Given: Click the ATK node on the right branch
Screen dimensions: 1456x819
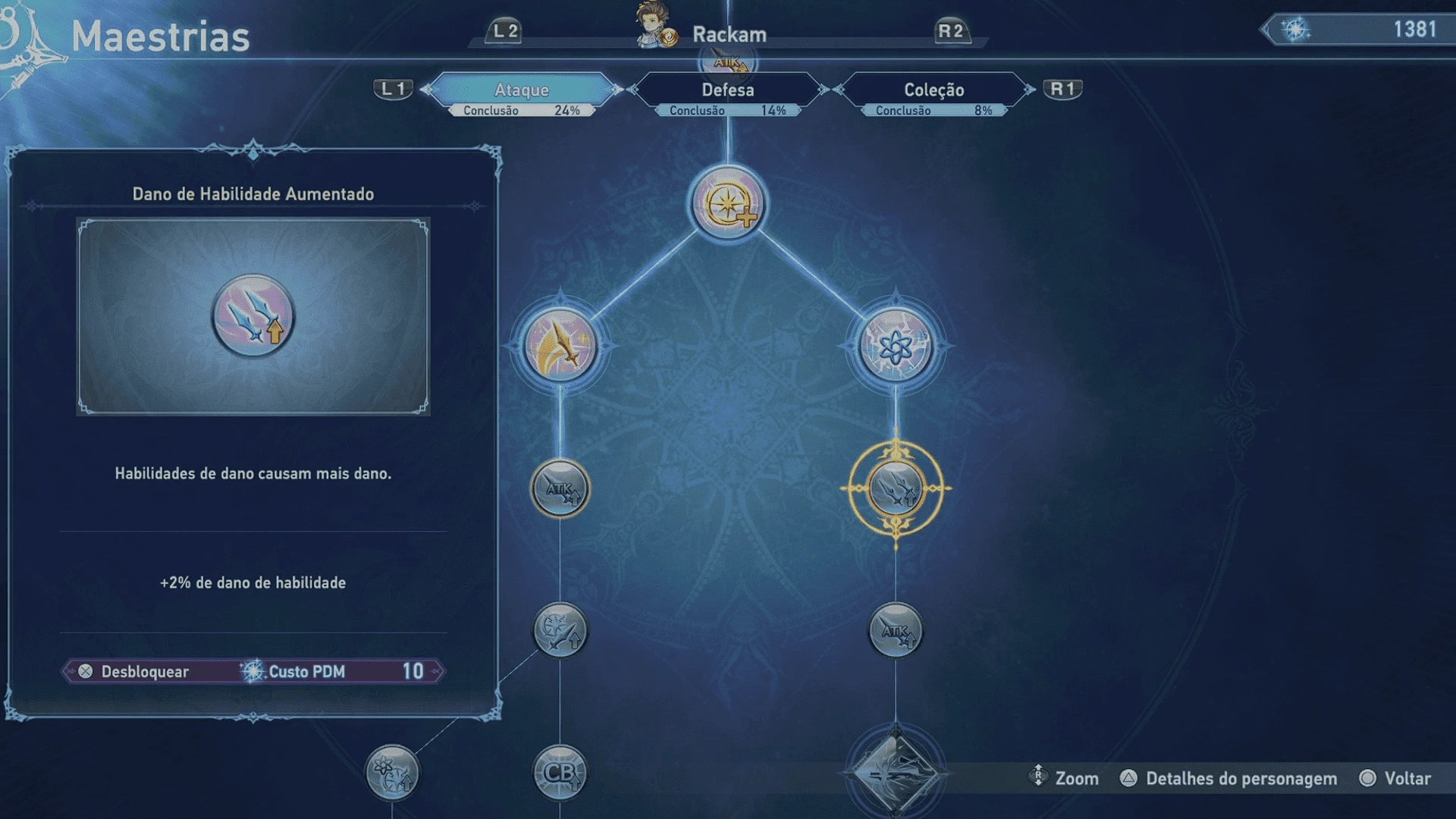Looking at the screenshot, I should pyautogui.click(x=897, y=629).
